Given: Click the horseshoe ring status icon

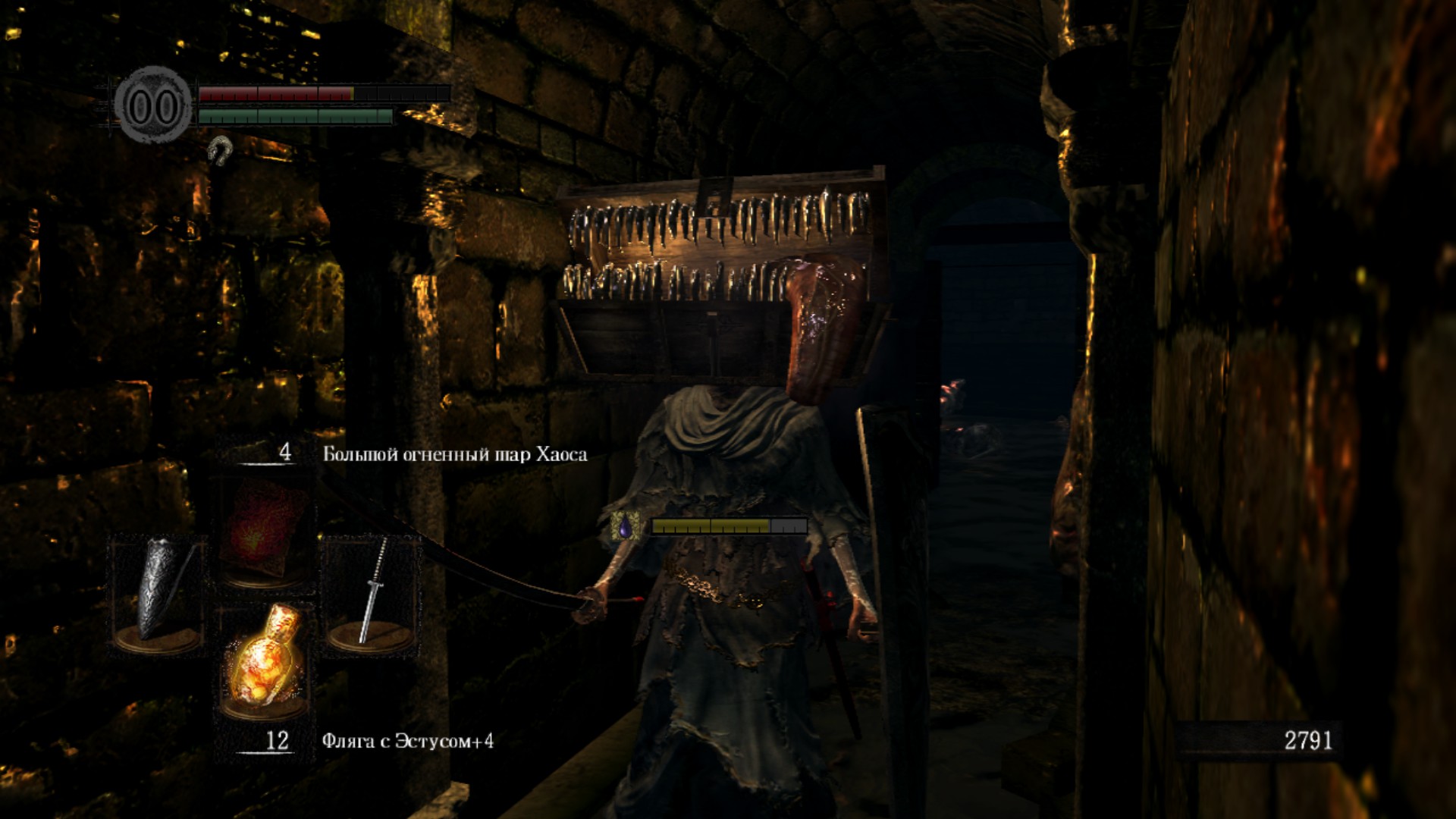Looking at the screenshot, I should (220, 150).
